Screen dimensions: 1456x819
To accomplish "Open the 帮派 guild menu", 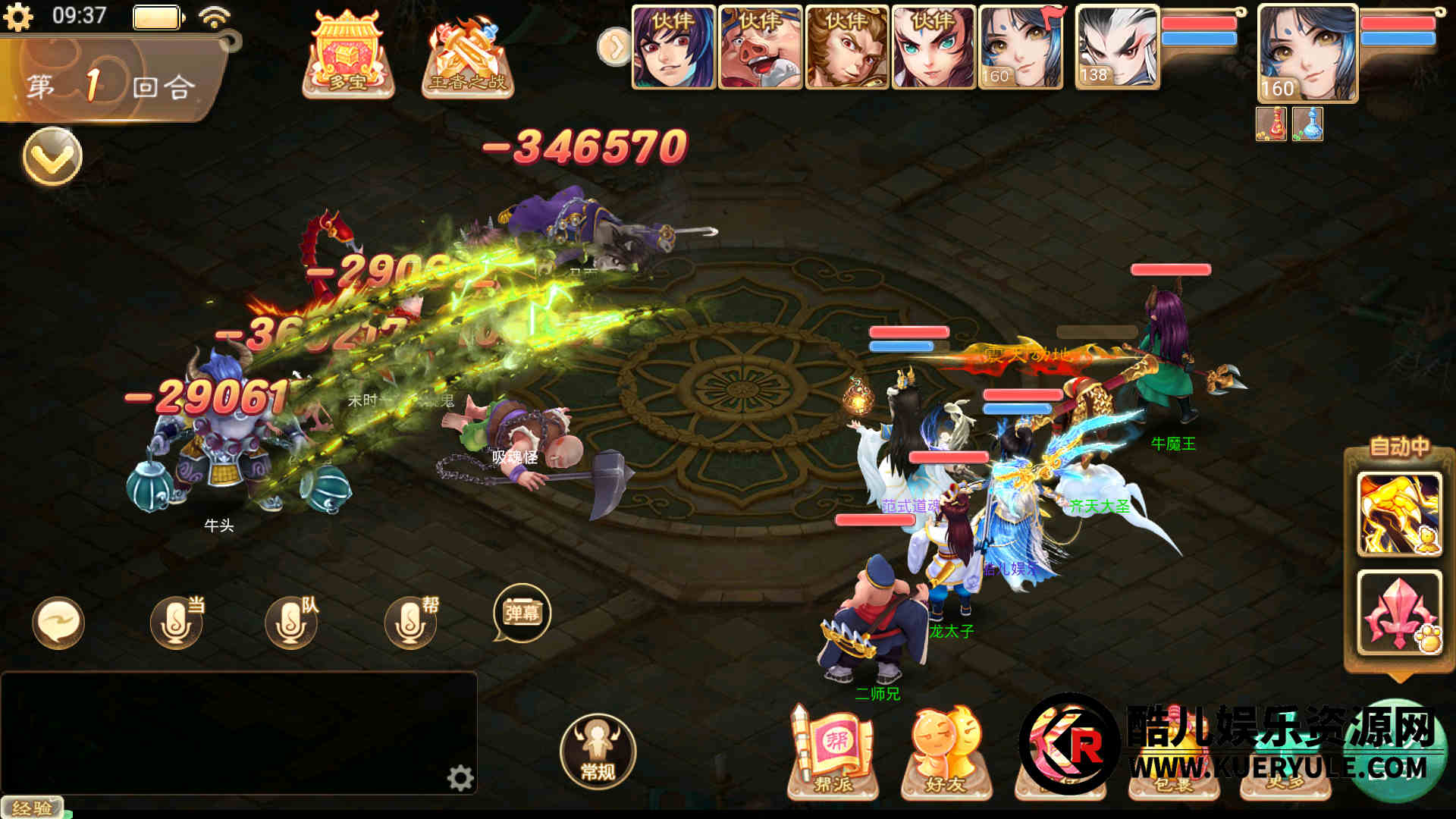I will 833,754.
